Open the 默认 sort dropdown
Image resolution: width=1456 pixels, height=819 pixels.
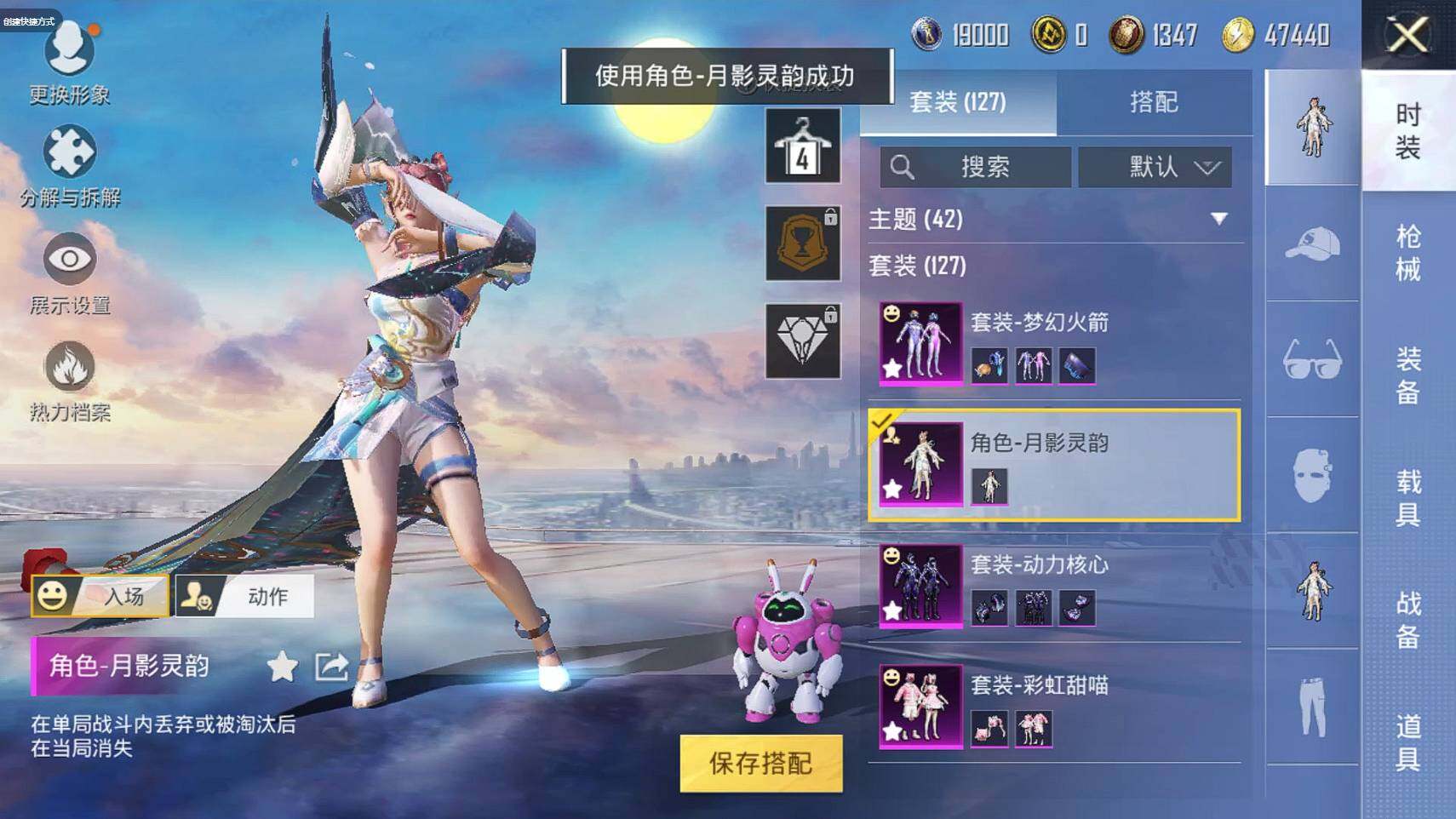click(x=1155, y=167)
